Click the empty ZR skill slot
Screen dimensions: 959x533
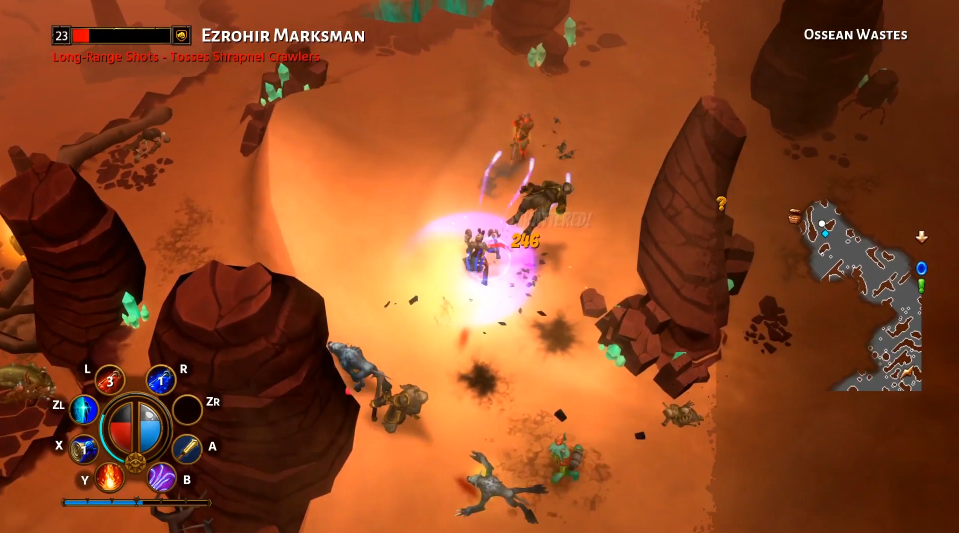[187, 409]
